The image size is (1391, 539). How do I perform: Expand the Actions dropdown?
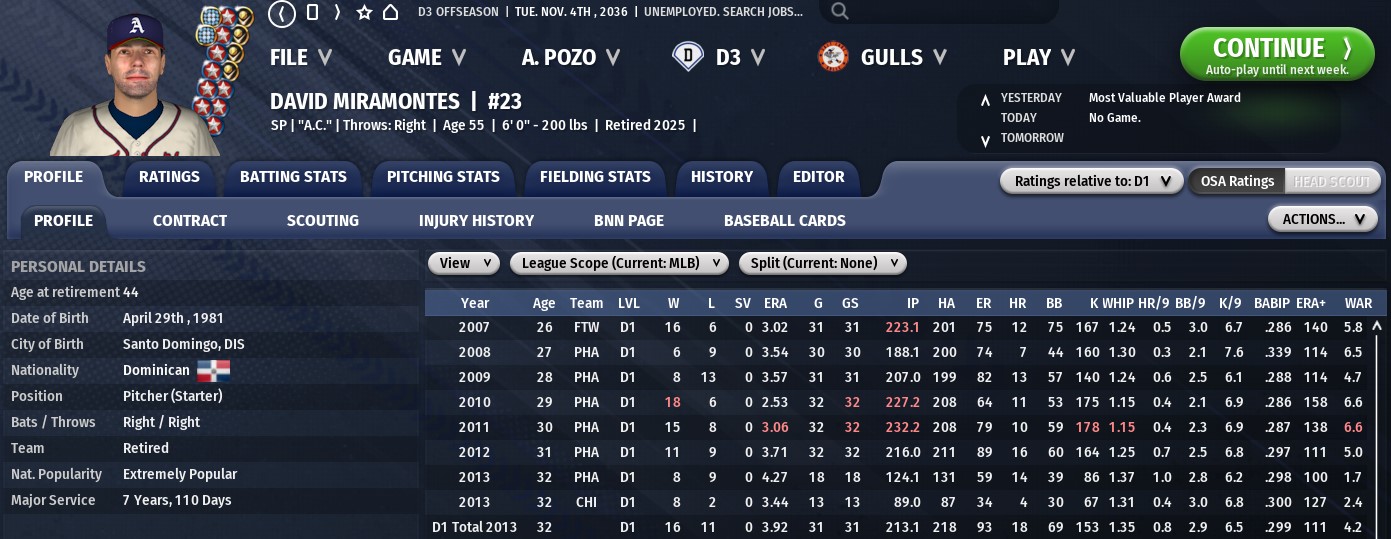(x=1322, y=219)
